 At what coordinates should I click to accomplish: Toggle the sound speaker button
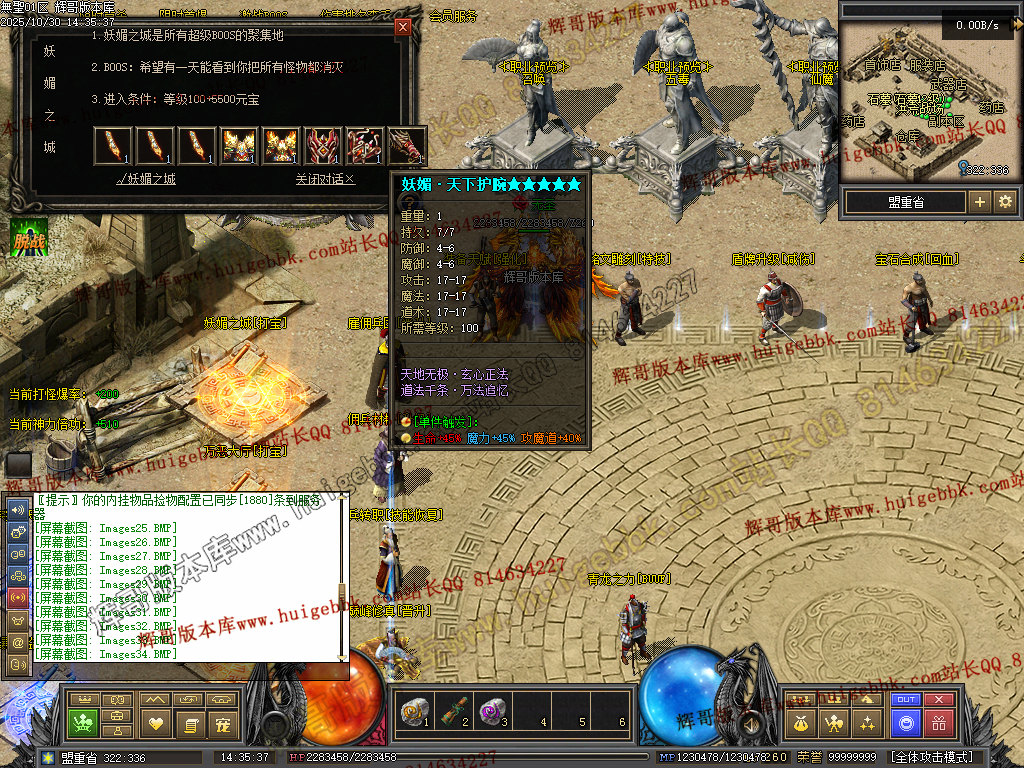pos(750,722)
